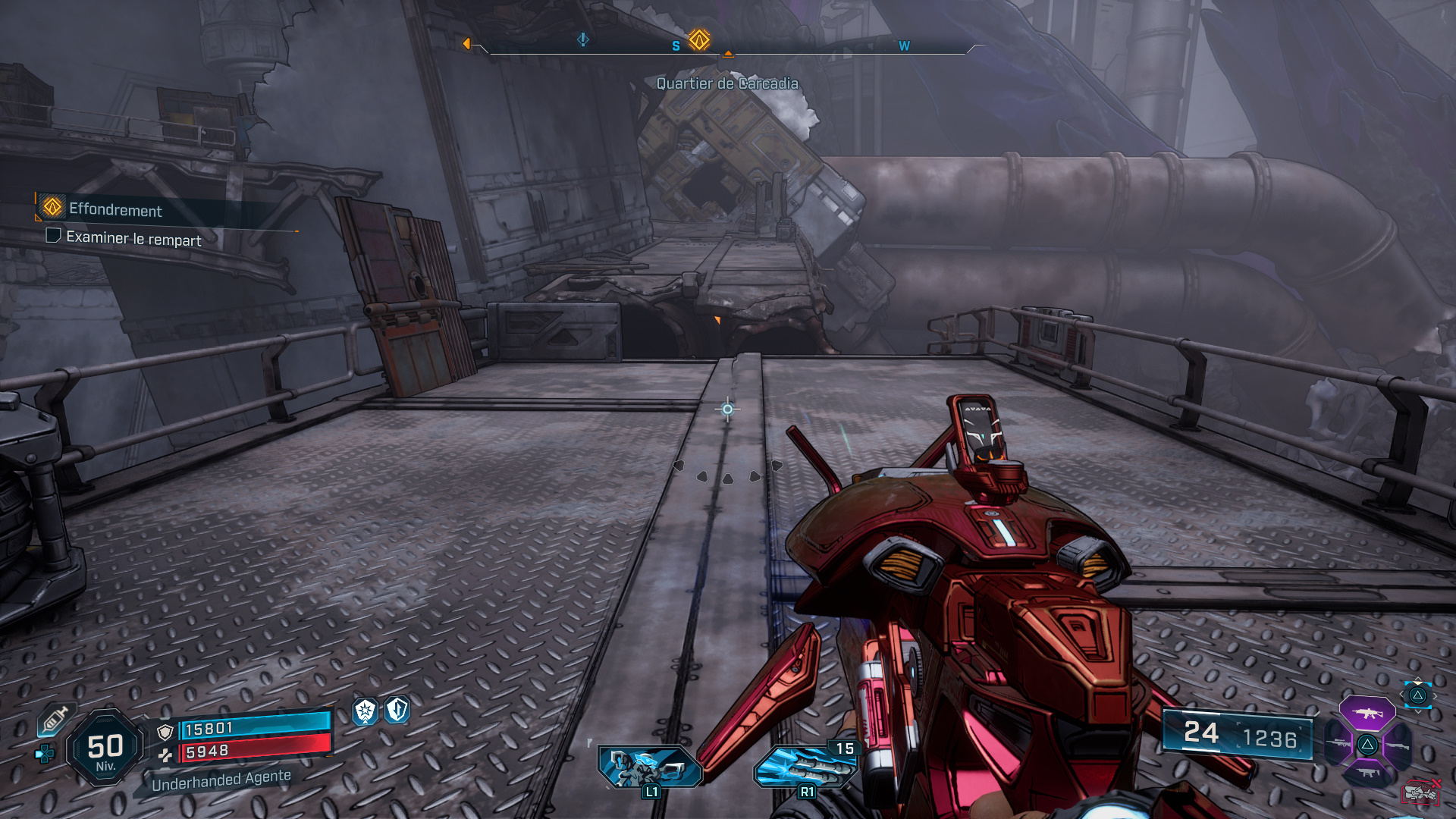Click the SMG slot at the bottom of the weapon wheel
The width and height of the screenshot is (1456, 819).
click(1367, 772)
